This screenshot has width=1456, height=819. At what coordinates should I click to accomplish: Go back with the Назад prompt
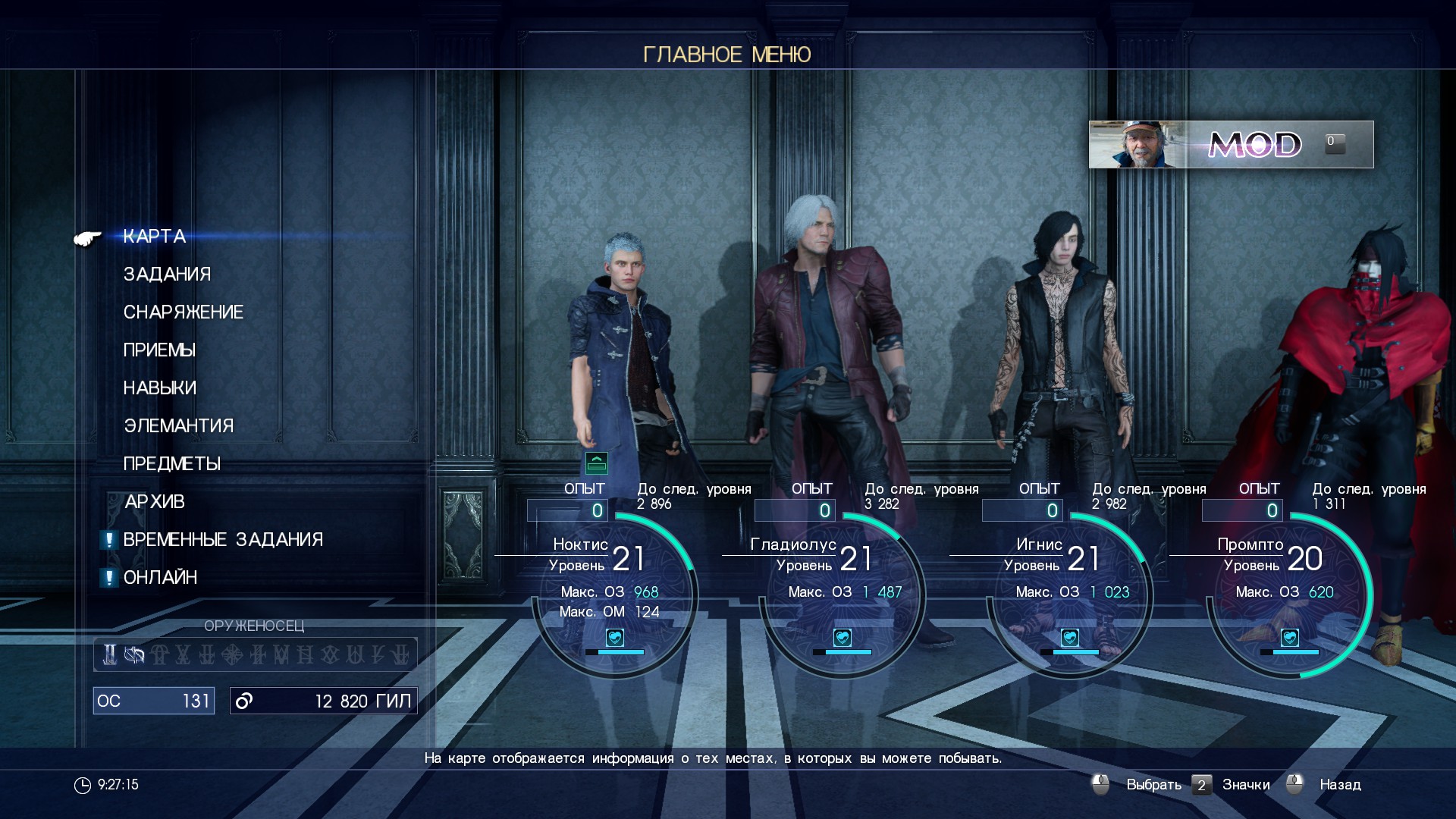pos(1340,785)
